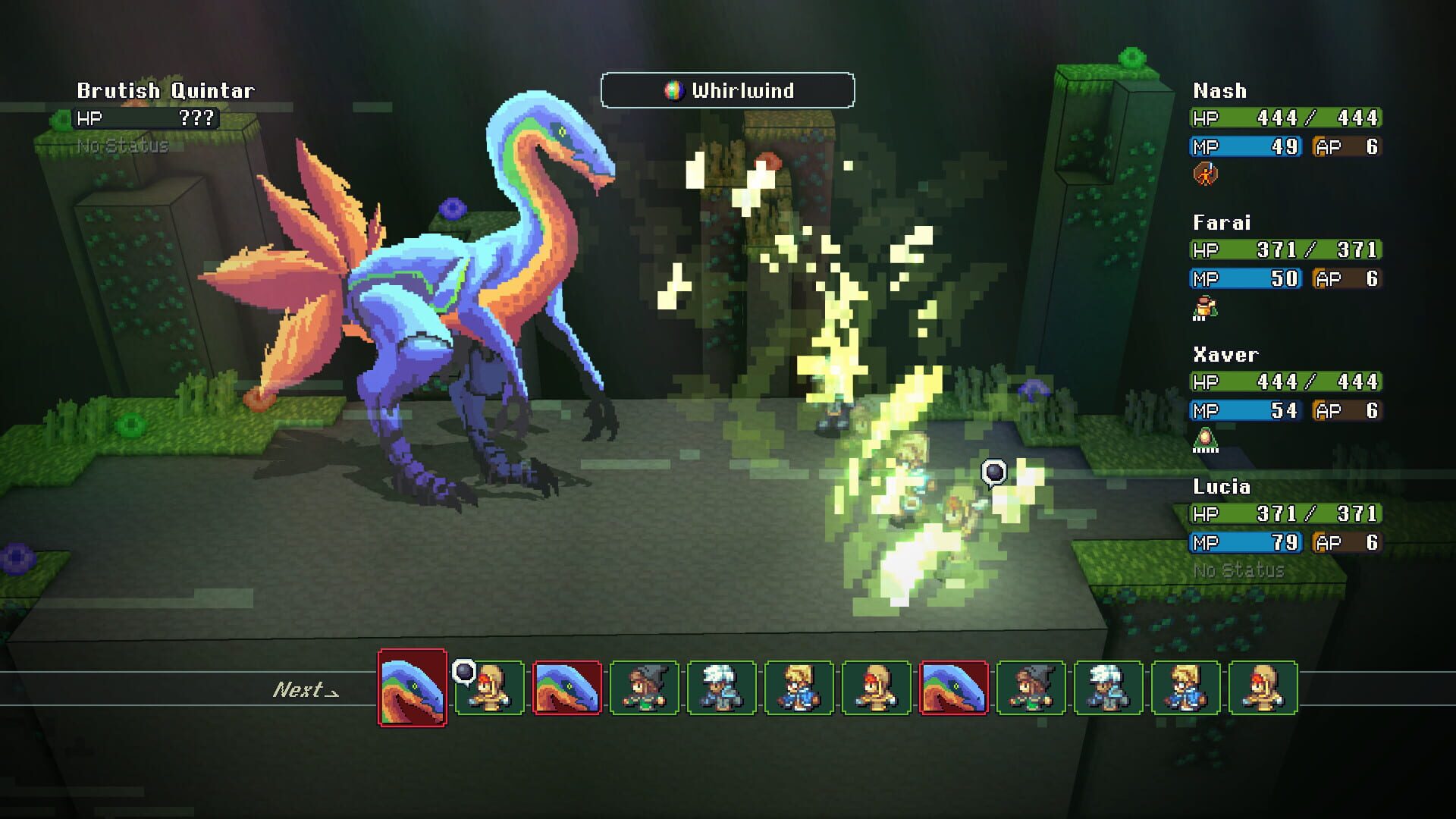This screenshot has width=1456, height=819.
Task: Inspect Nash's sword-fighter status icon
Action: click(1205, 174)
